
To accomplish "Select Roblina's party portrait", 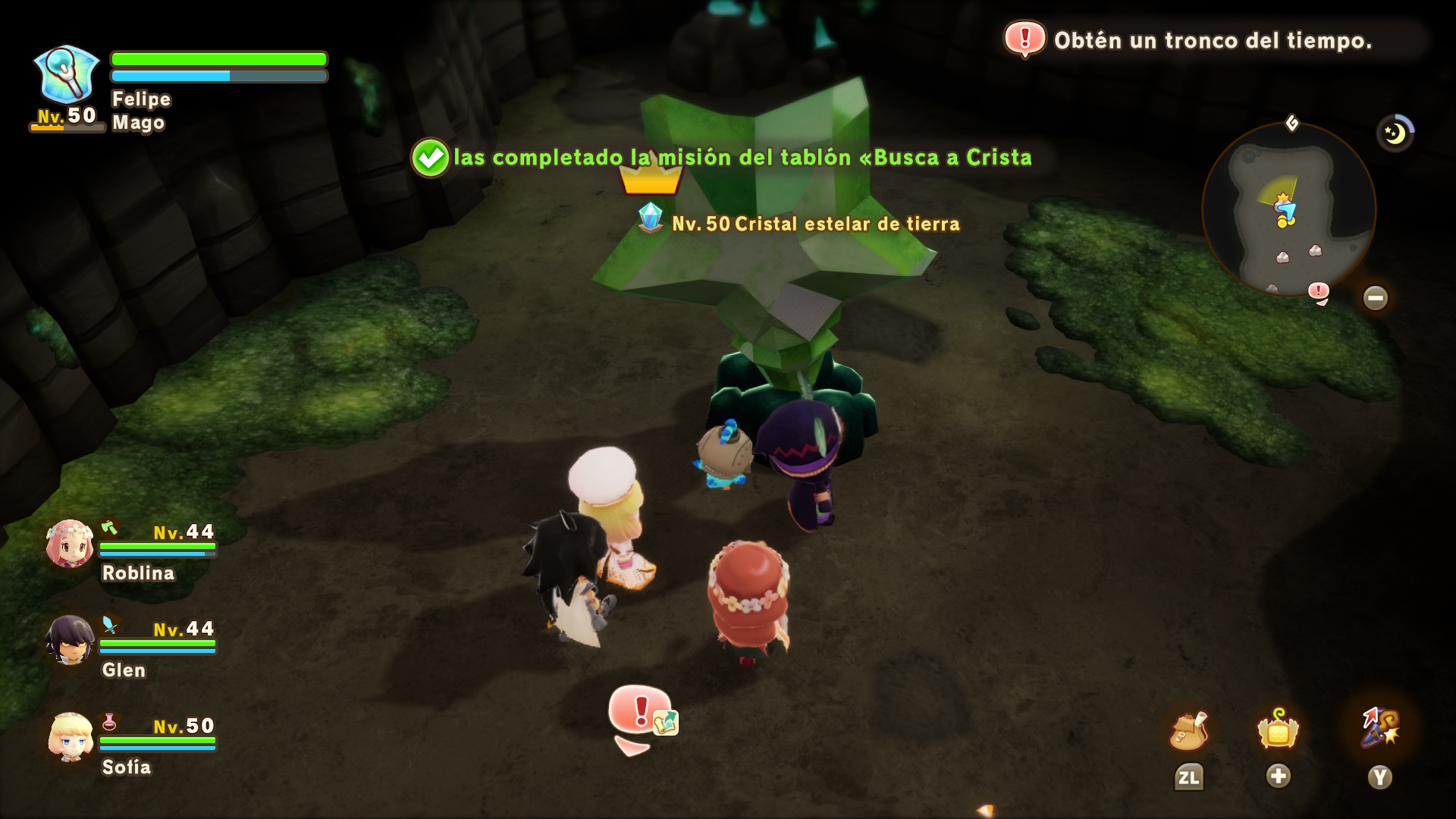I will (x=70, y=544).
